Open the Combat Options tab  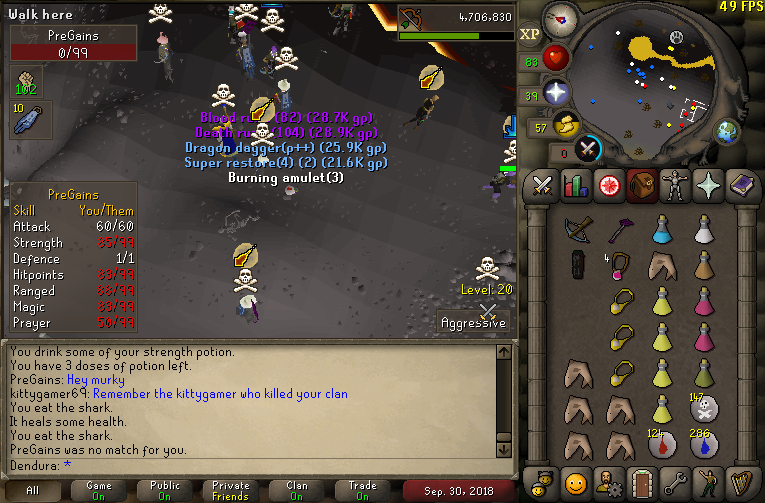(x=543, y=186)
